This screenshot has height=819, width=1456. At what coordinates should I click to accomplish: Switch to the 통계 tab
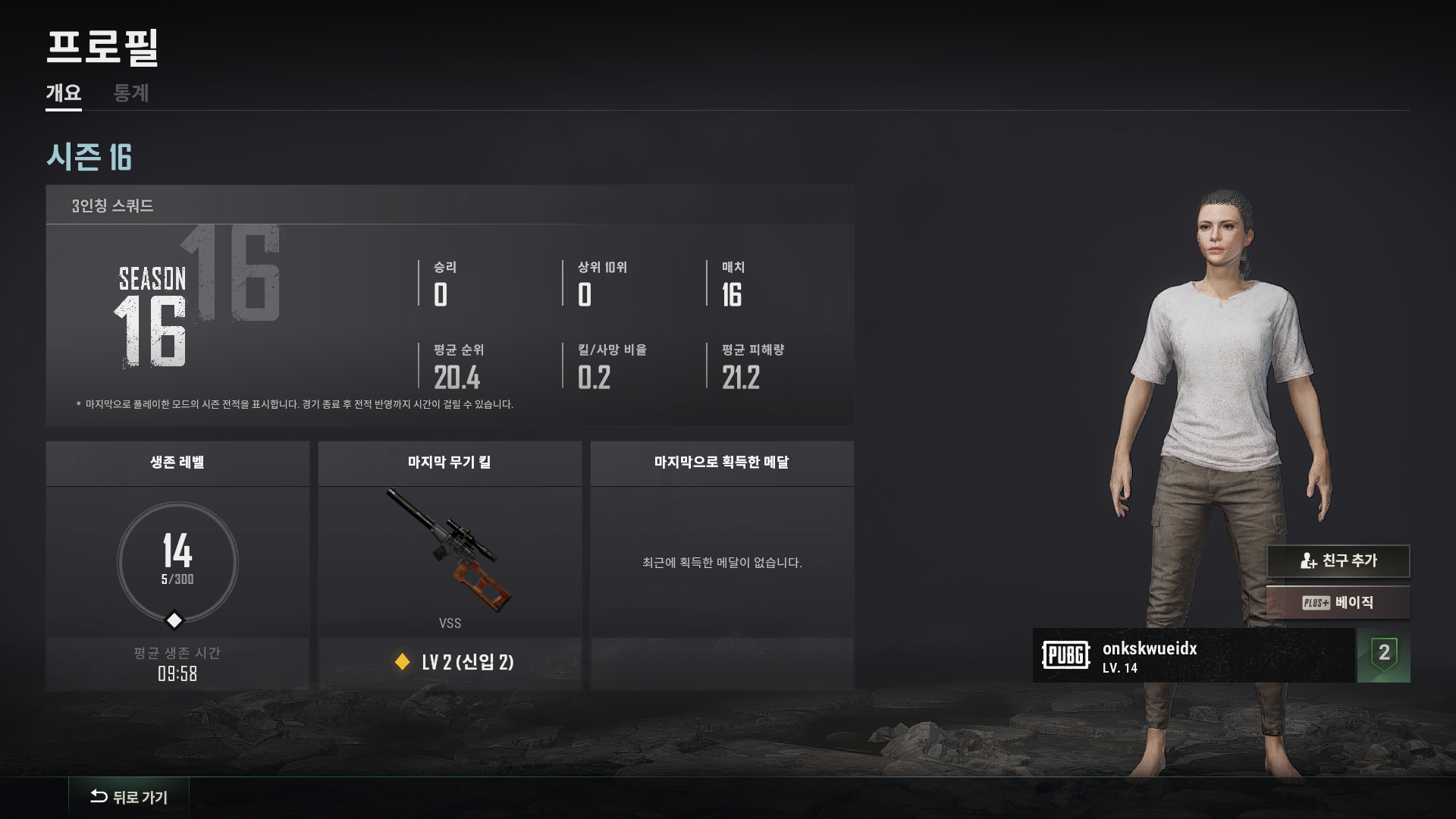(x=130, y=93)
